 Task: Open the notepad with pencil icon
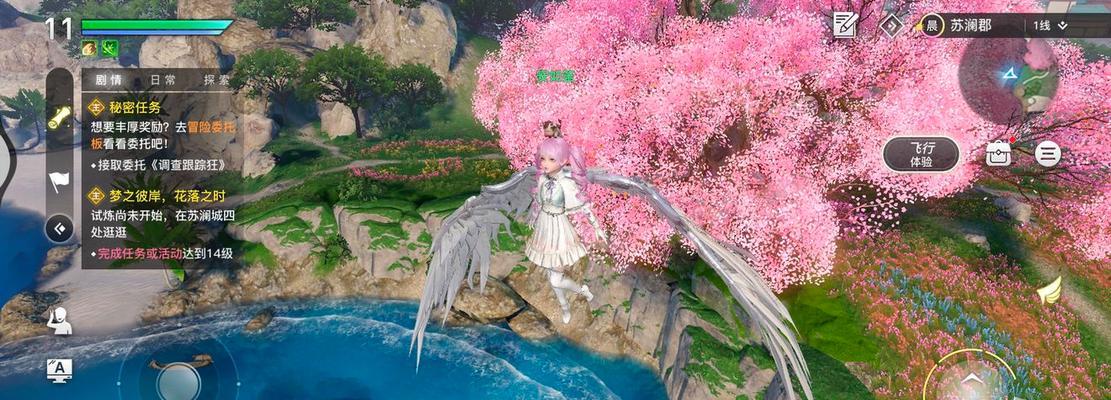846,24
